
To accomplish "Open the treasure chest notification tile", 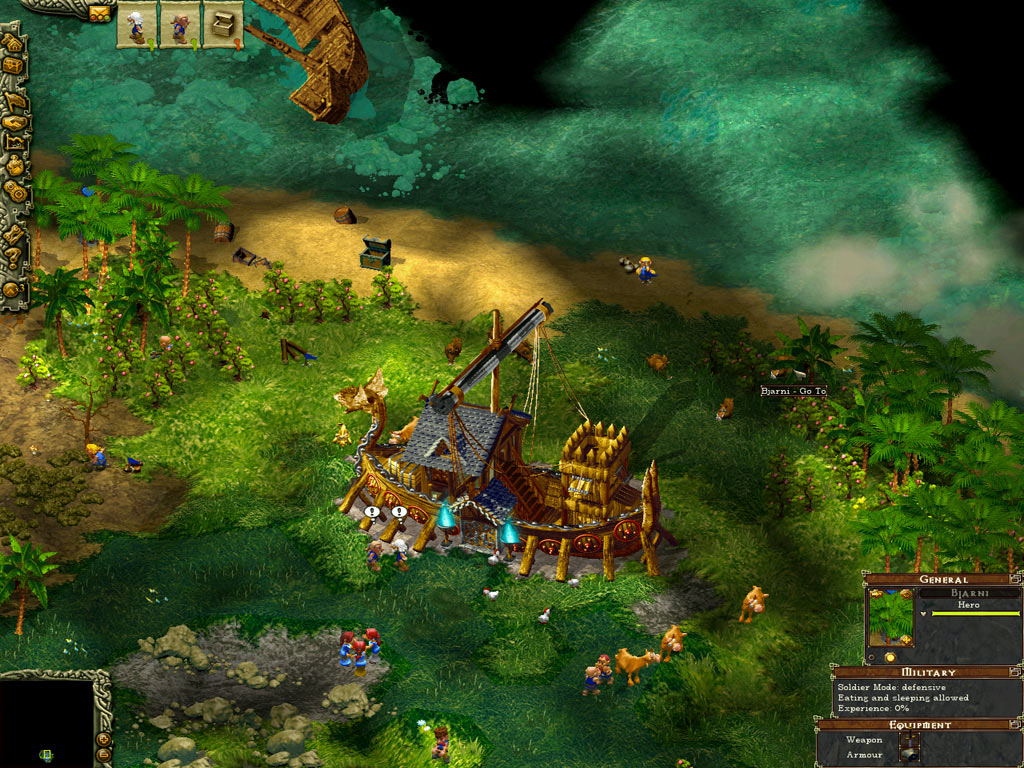I will click(x=223, y=25).
